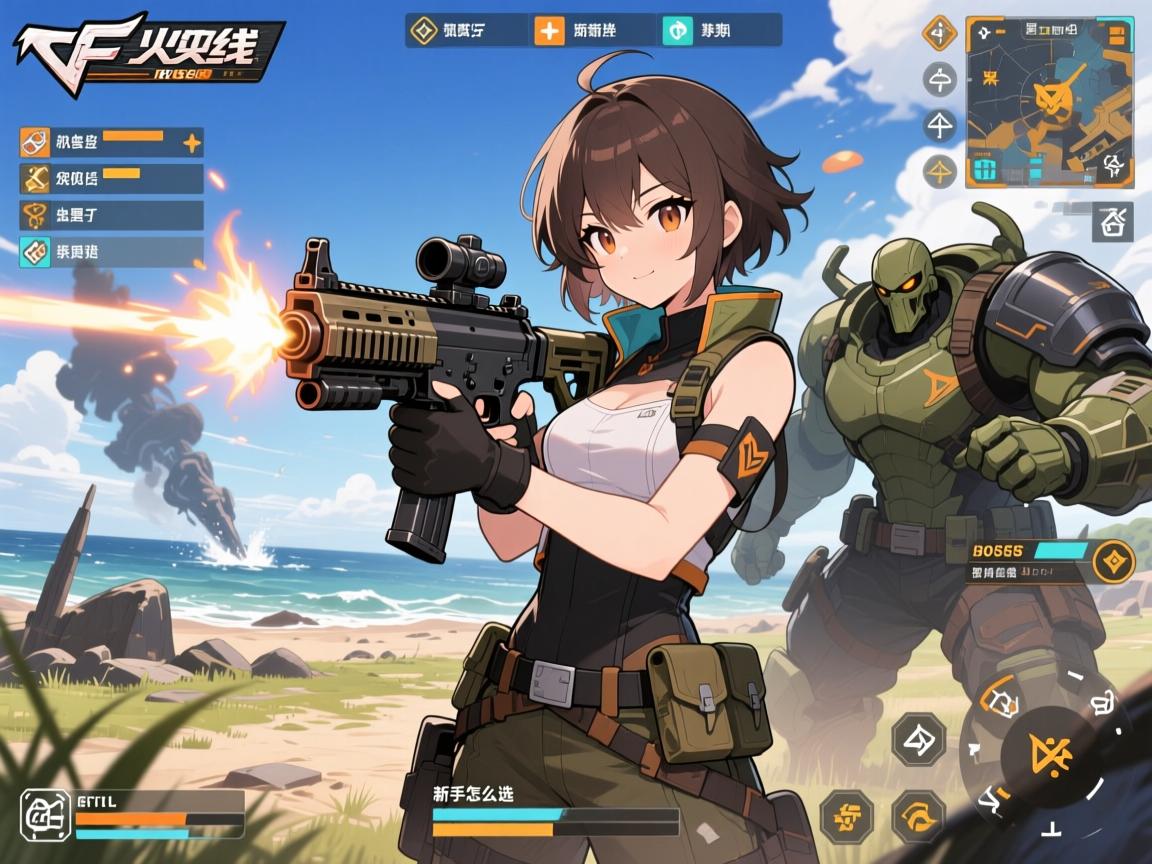The image size is (1152, 864).
Task: Click the square avatar icon at bottom-left
Action: [46, 814]
